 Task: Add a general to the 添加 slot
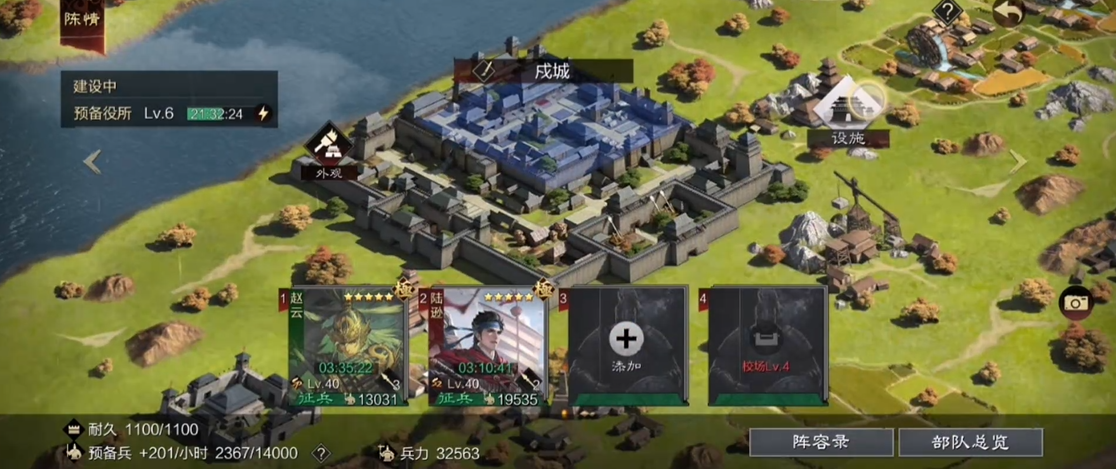[x=627, y=346]
